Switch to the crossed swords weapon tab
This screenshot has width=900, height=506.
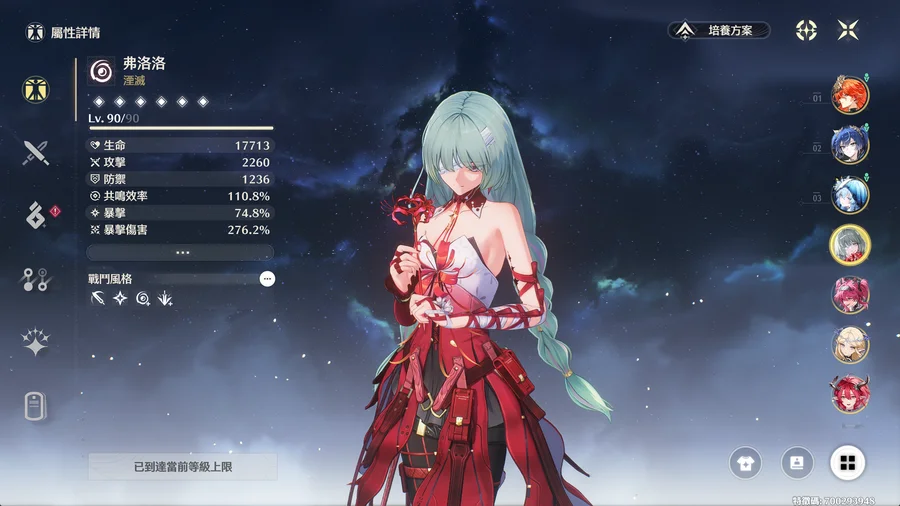37,152
